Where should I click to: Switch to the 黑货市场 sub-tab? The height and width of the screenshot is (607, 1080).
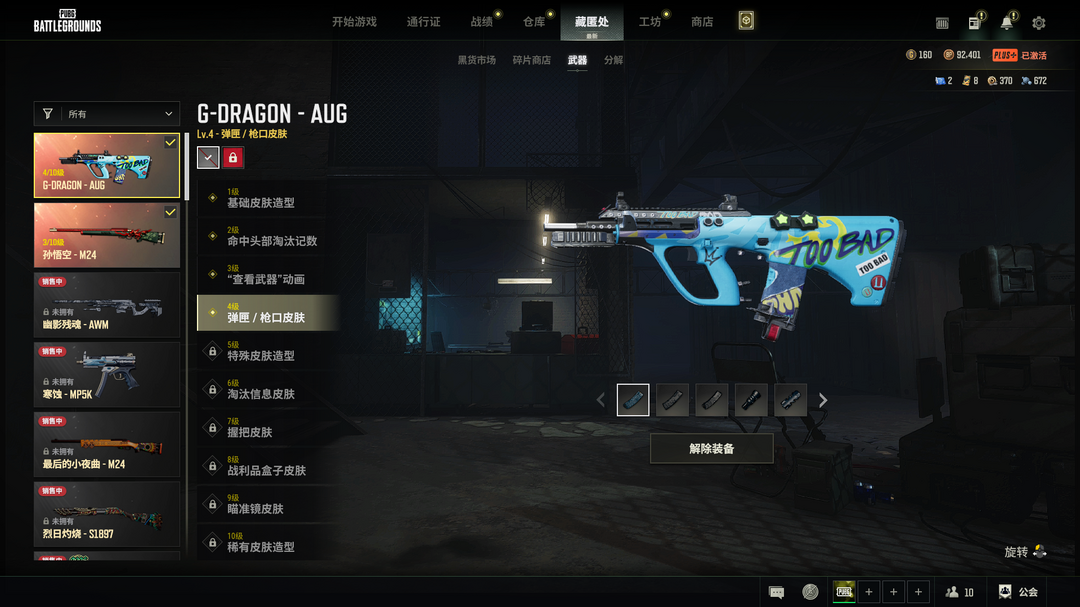477,60
